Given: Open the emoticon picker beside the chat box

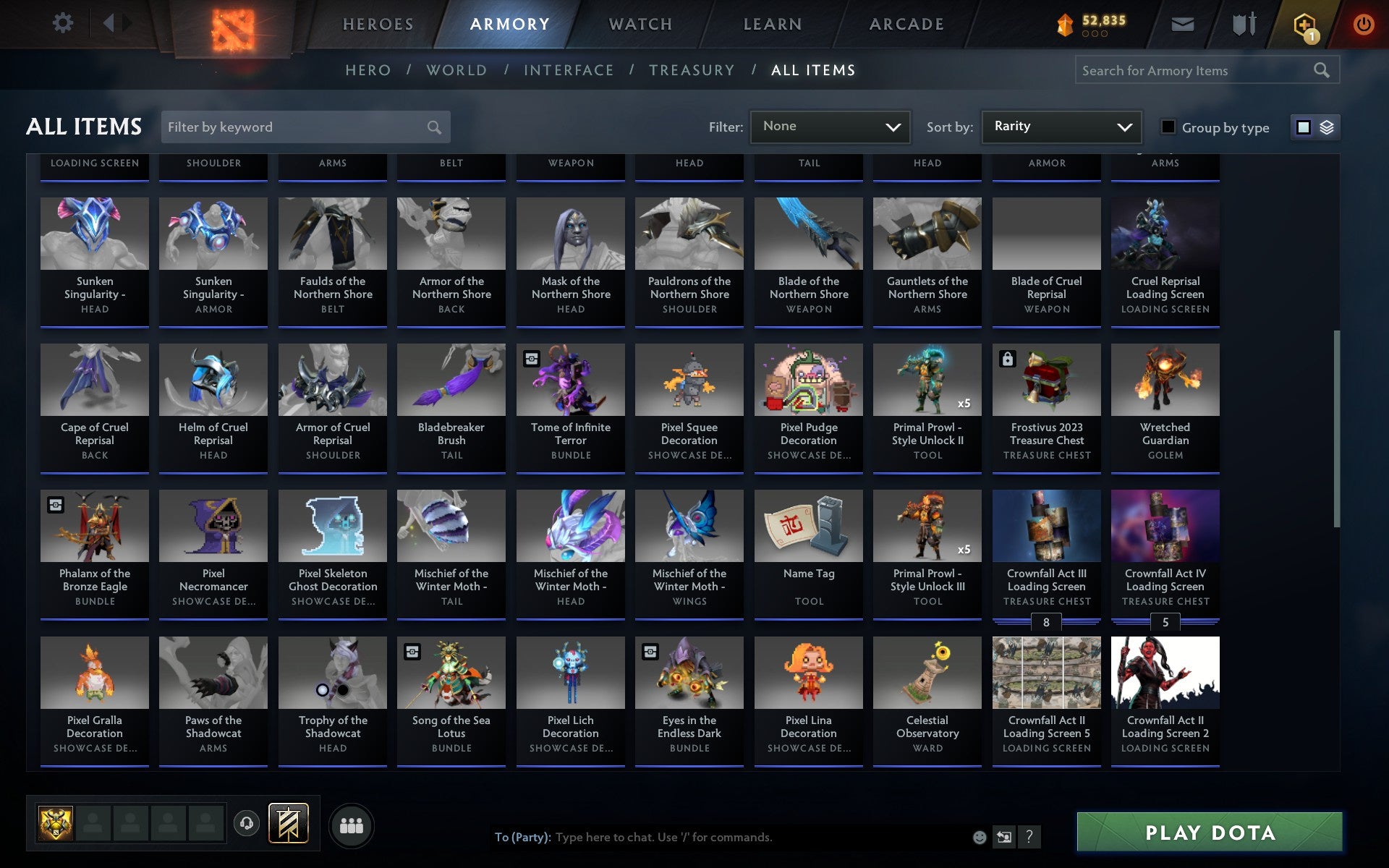Looking at the screenshot, I should (980, 838).
